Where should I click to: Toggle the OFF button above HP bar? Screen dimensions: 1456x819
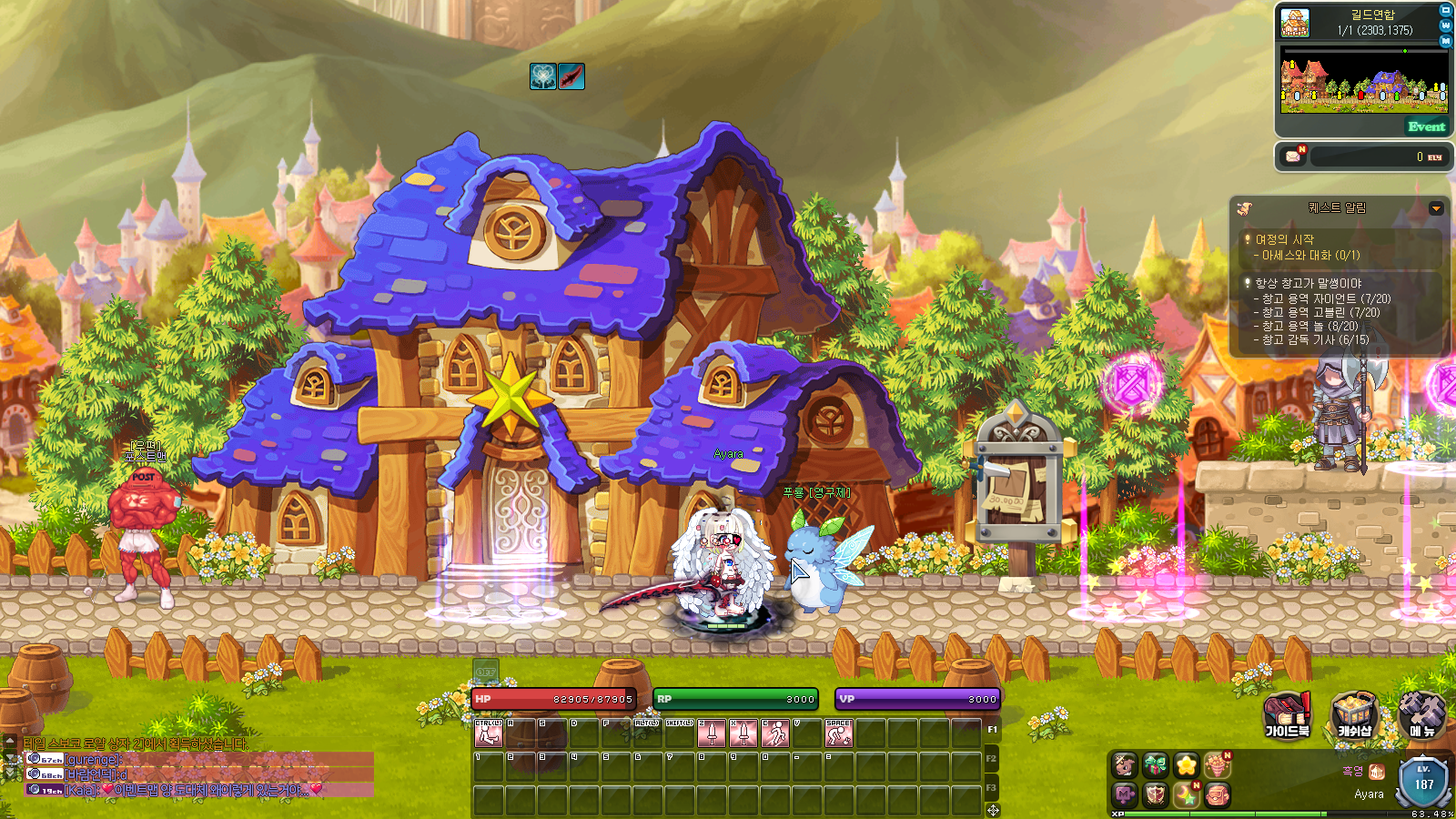coord(486,673)
